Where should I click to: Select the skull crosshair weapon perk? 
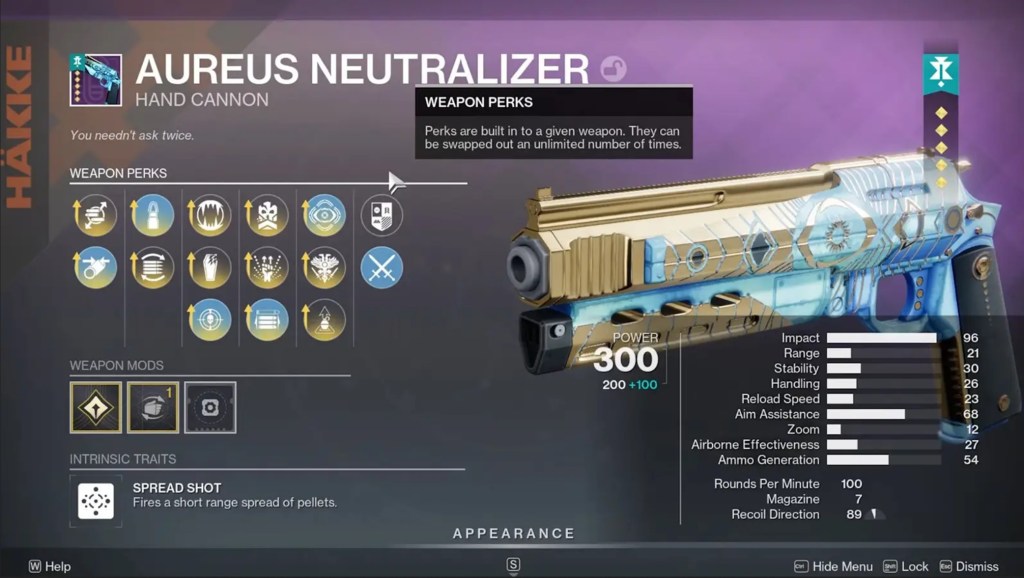[x=210, y=320]
